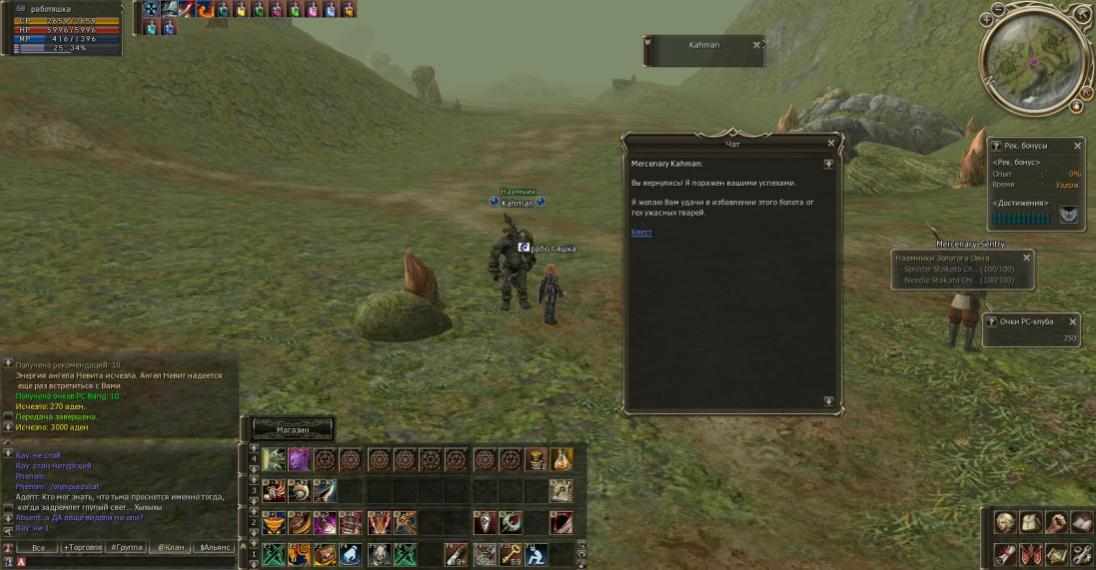1096x570 pixels.
Task: Open the quest scroll icon
Action: [1005, 553]
